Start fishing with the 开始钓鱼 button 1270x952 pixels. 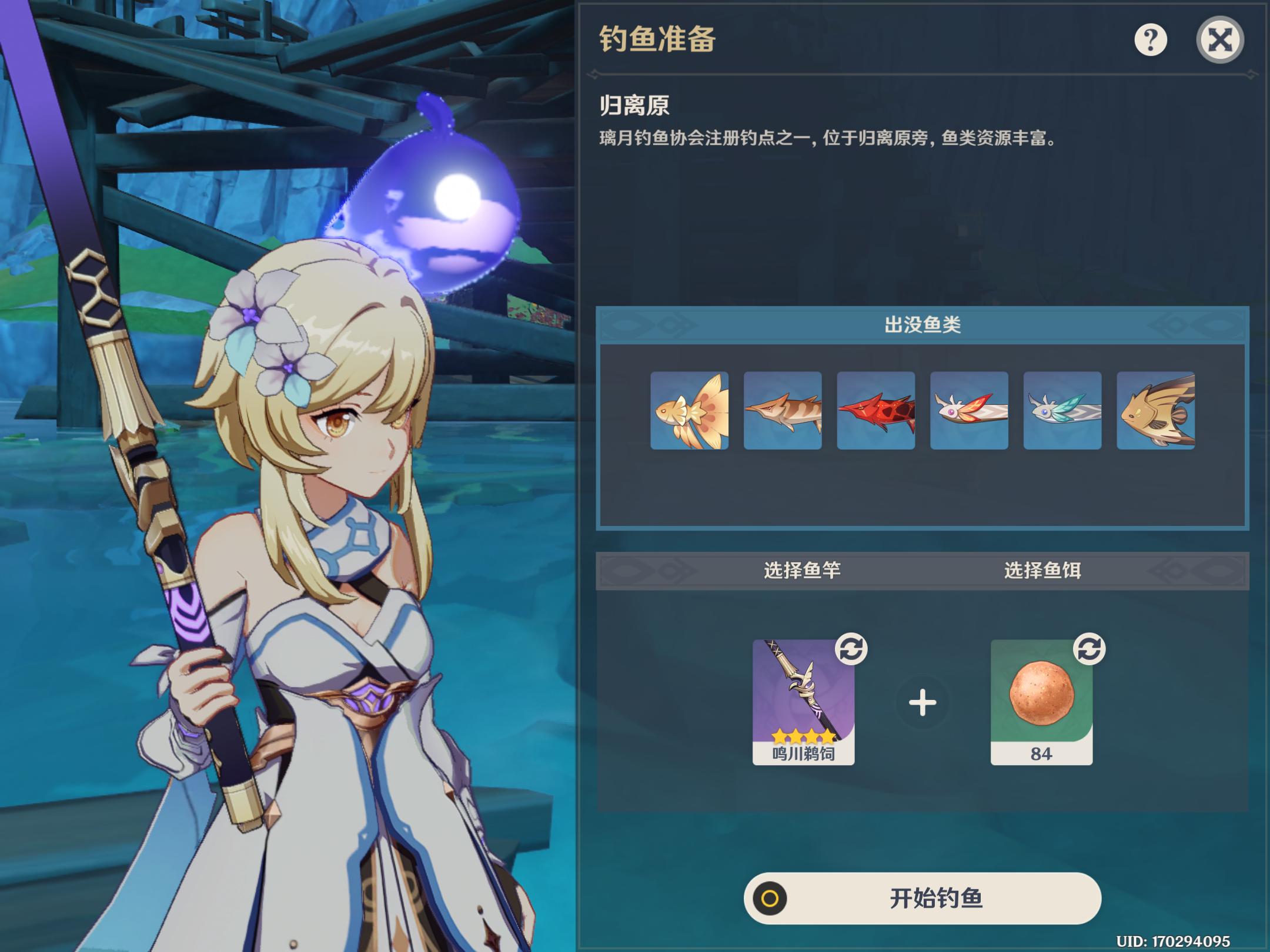click(922, 899)
